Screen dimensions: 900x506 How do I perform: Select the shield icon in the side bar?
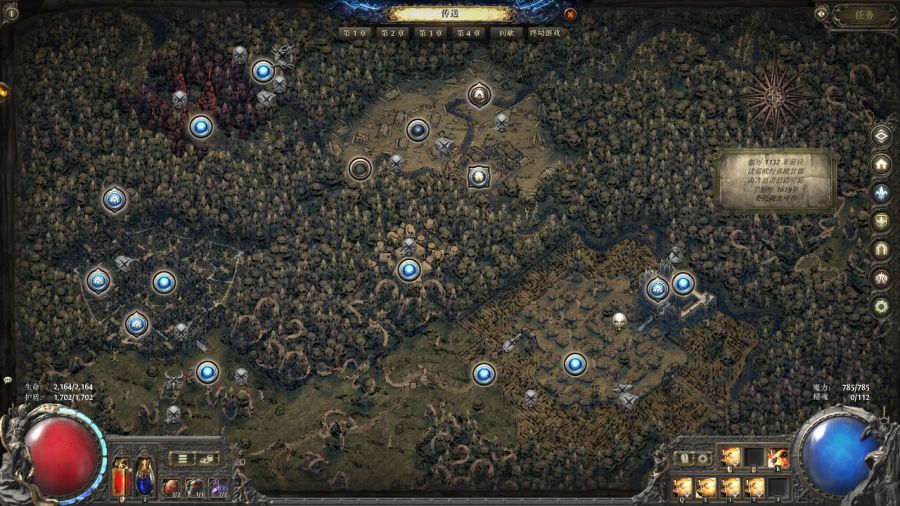tap(881, 221)
